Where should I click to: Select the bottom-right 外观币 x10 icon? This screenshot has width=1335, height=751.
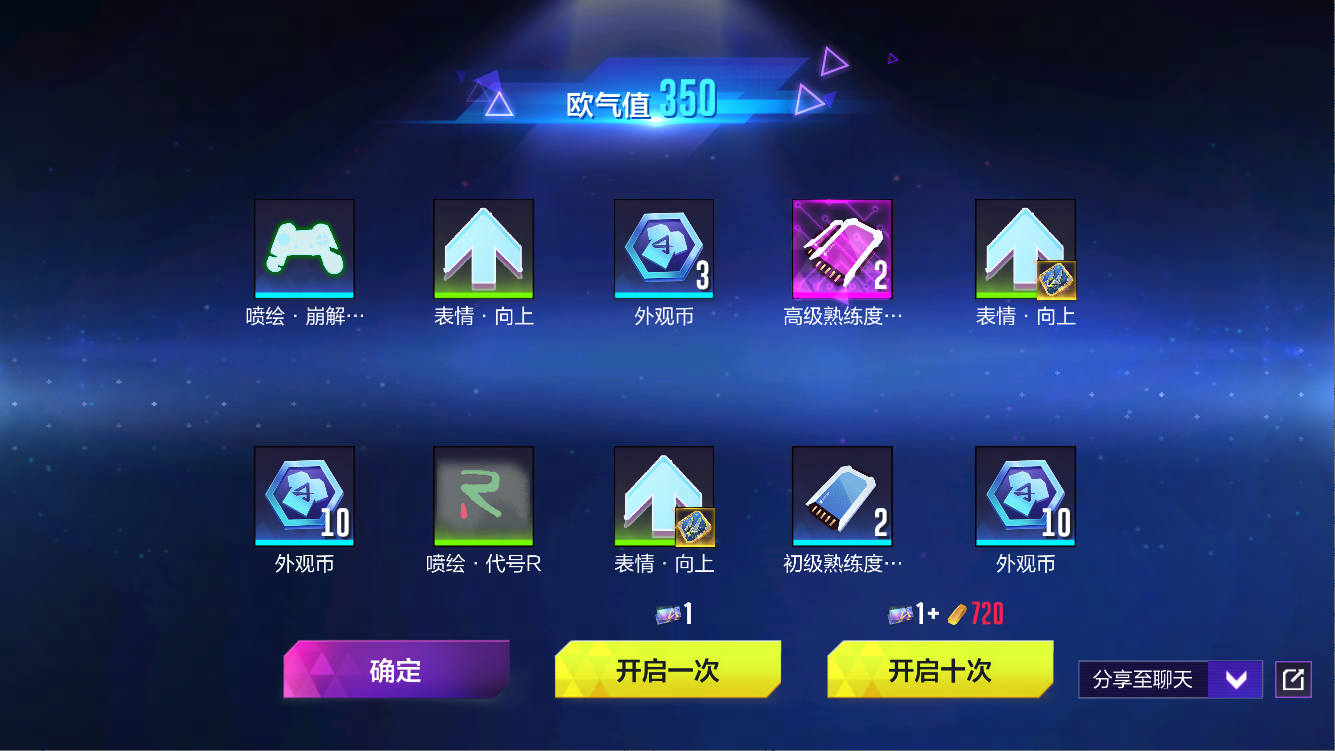1025,496
